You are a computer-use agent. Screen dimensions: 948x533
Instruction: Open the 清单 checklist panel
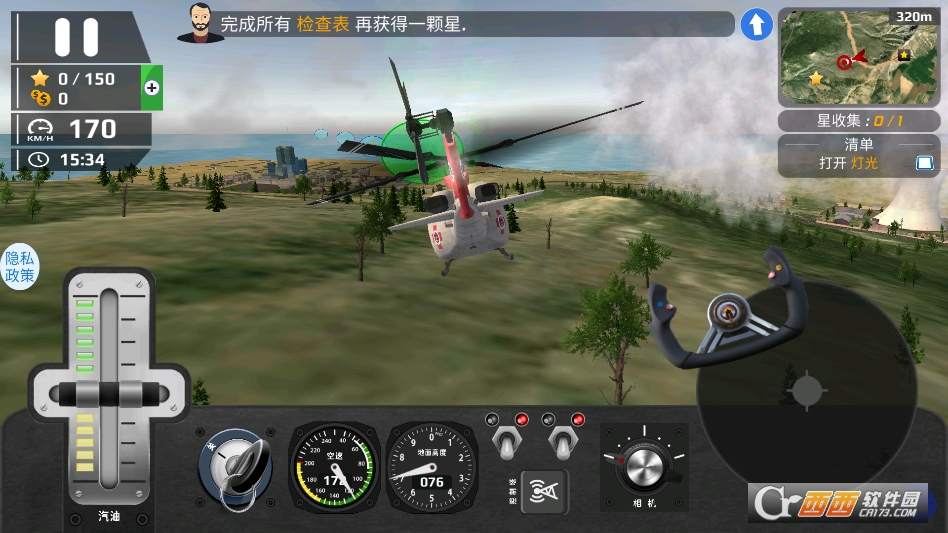click(859, 154)
